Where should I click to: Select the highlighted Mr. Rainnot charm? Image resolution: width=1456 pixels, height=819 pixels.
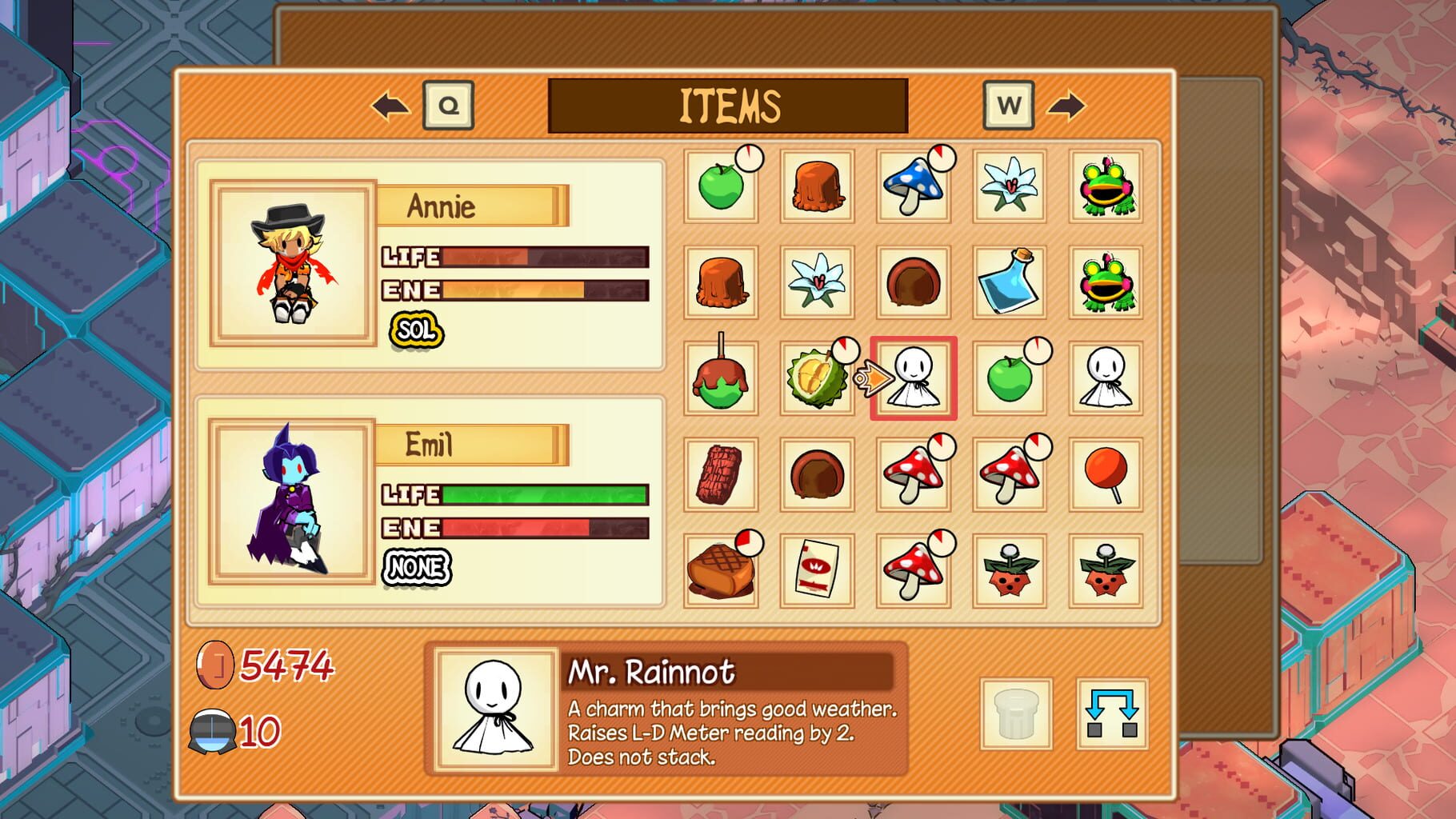coord(916,378)
